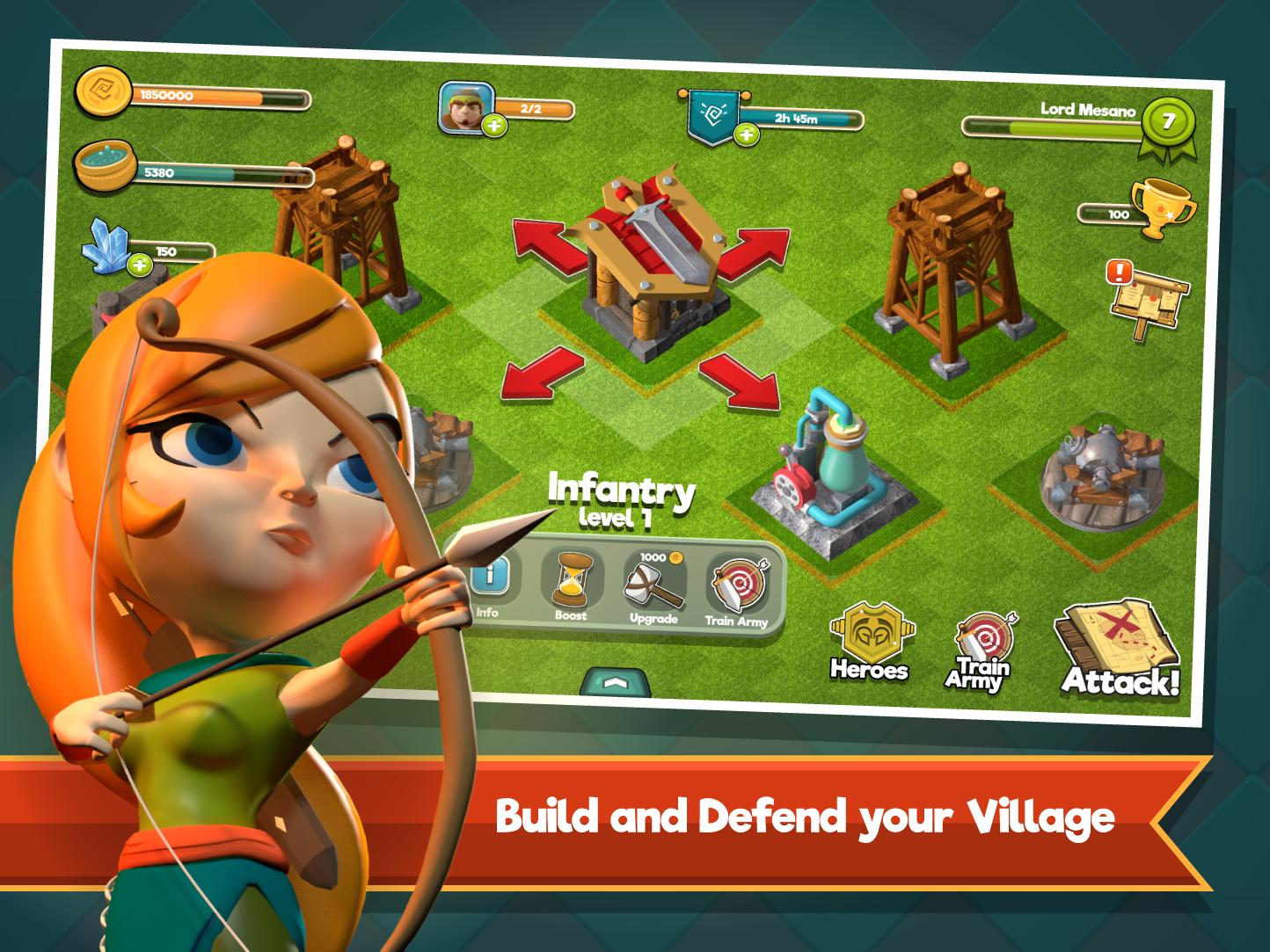
Task: Open the Attack! map
Action: 1119,651
